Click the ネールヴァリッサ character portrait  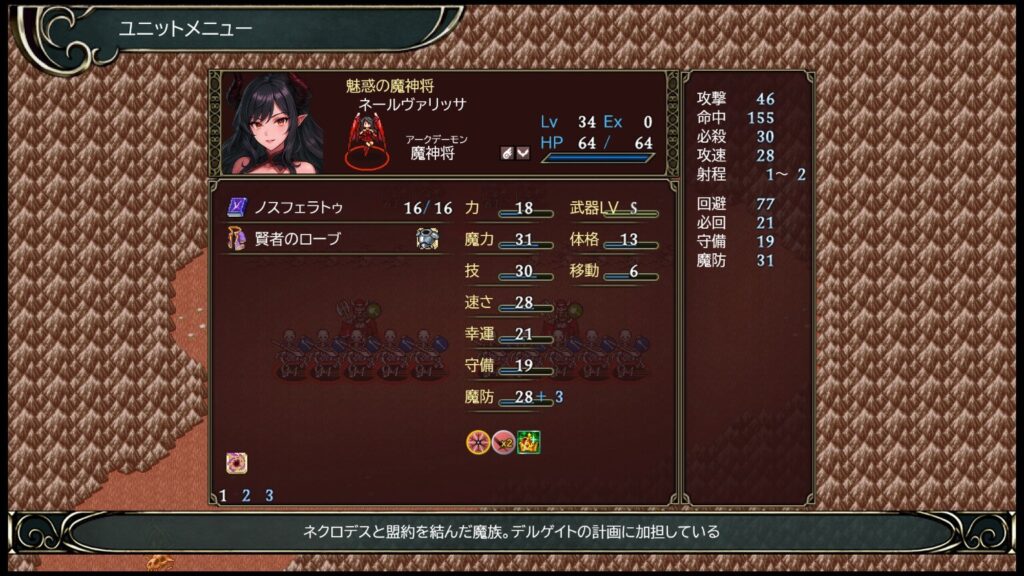(272, 124)
